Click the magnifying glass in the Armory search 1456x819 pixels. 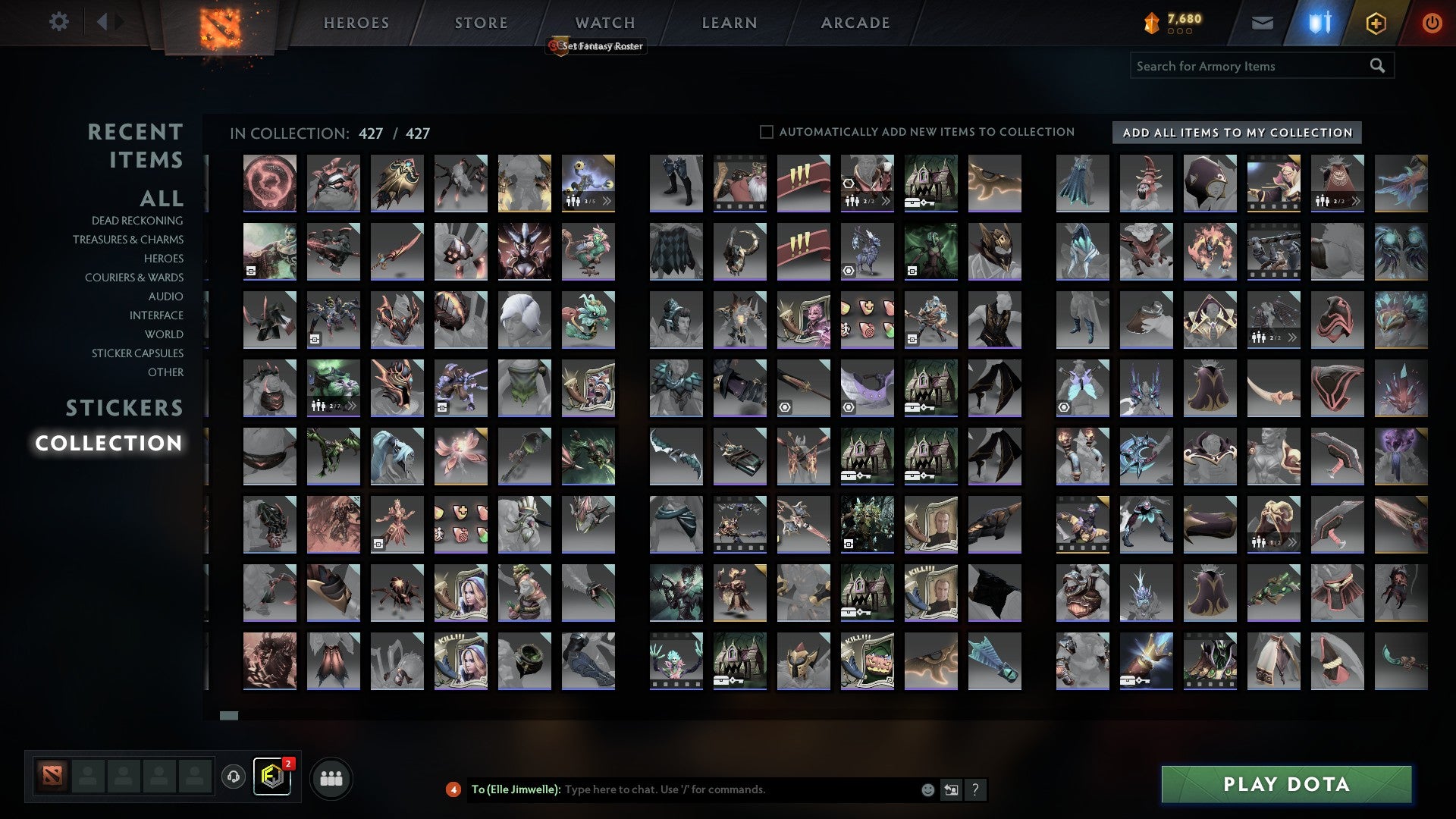pos(1377,66)
